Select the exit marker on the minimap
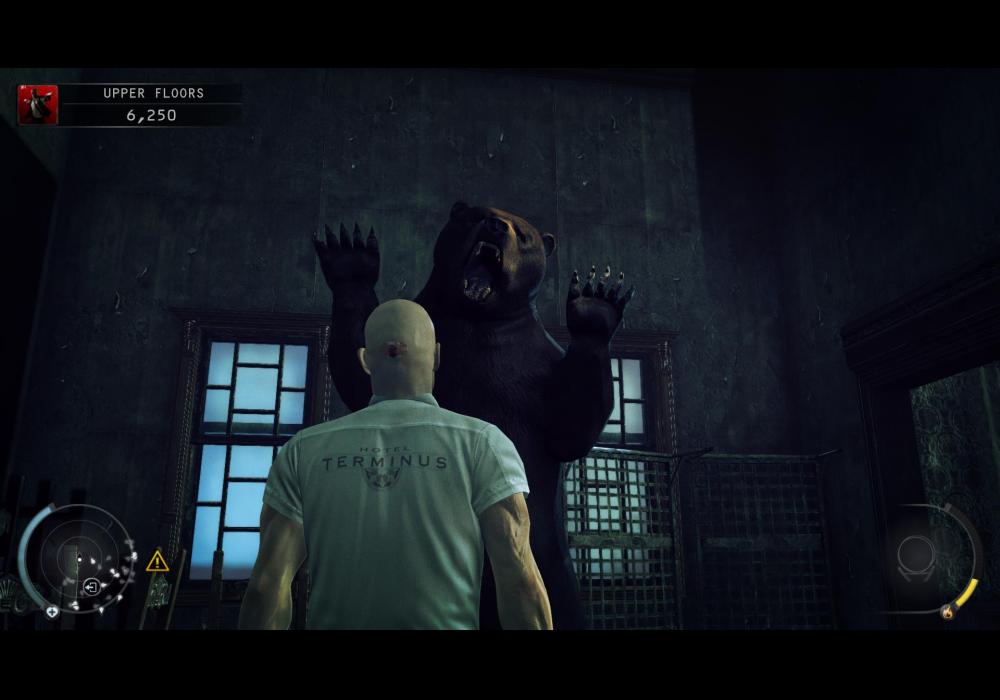Image resolution: width=1000 pixels, height=700 pixels. tap(91, 586)
